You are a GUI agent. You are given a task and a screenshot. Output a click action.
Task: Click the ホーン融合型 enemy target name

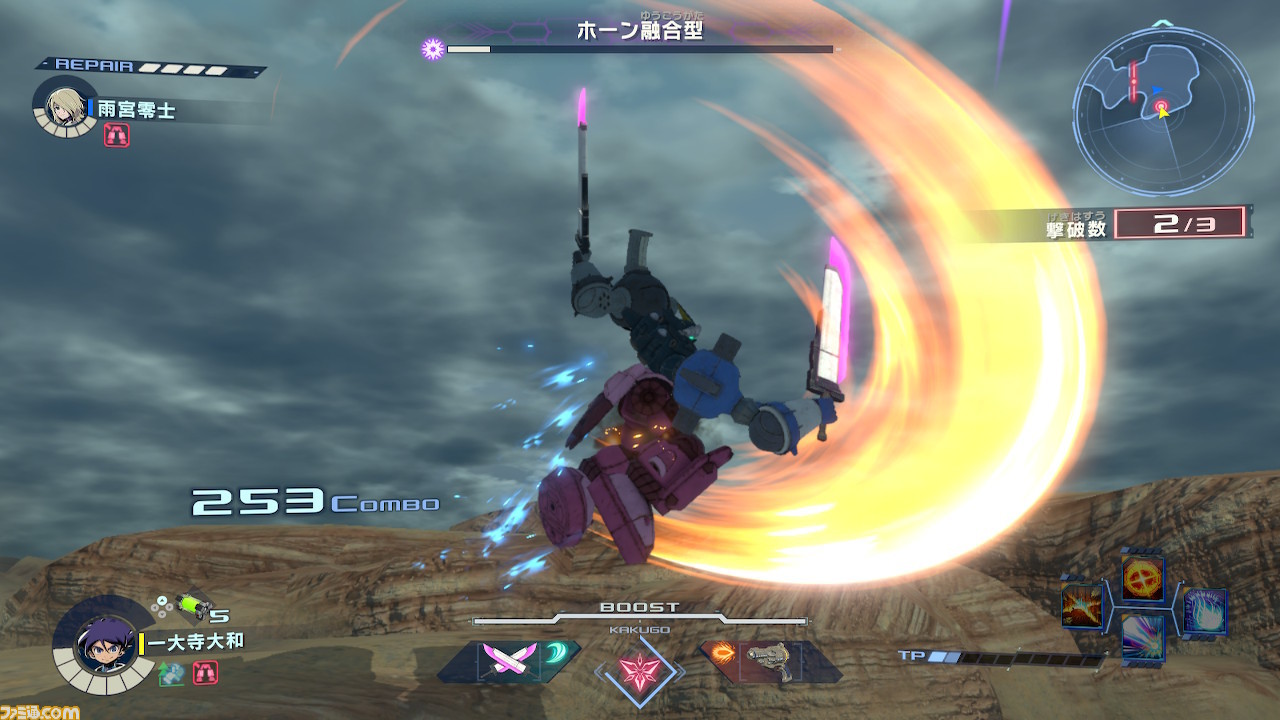639,31
